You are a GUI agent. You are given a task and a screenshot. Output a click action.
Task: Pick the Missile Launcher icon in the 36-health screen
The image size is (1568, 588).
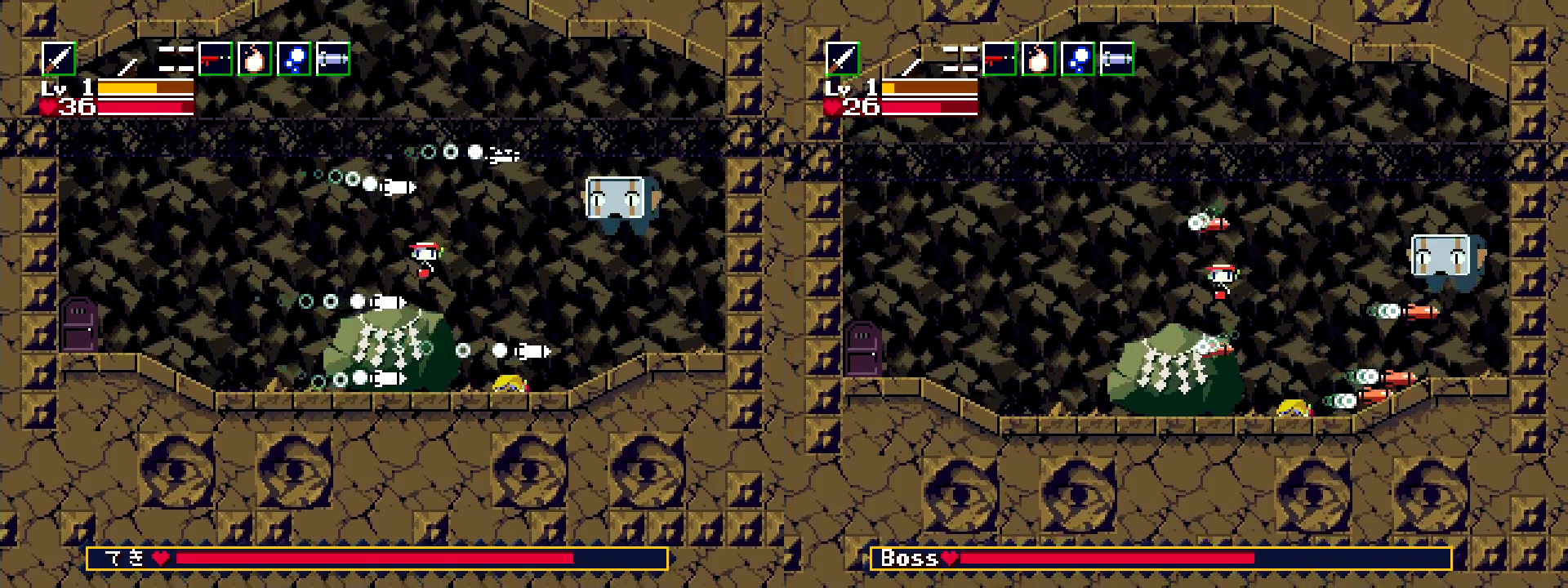[x=333, y=59]
